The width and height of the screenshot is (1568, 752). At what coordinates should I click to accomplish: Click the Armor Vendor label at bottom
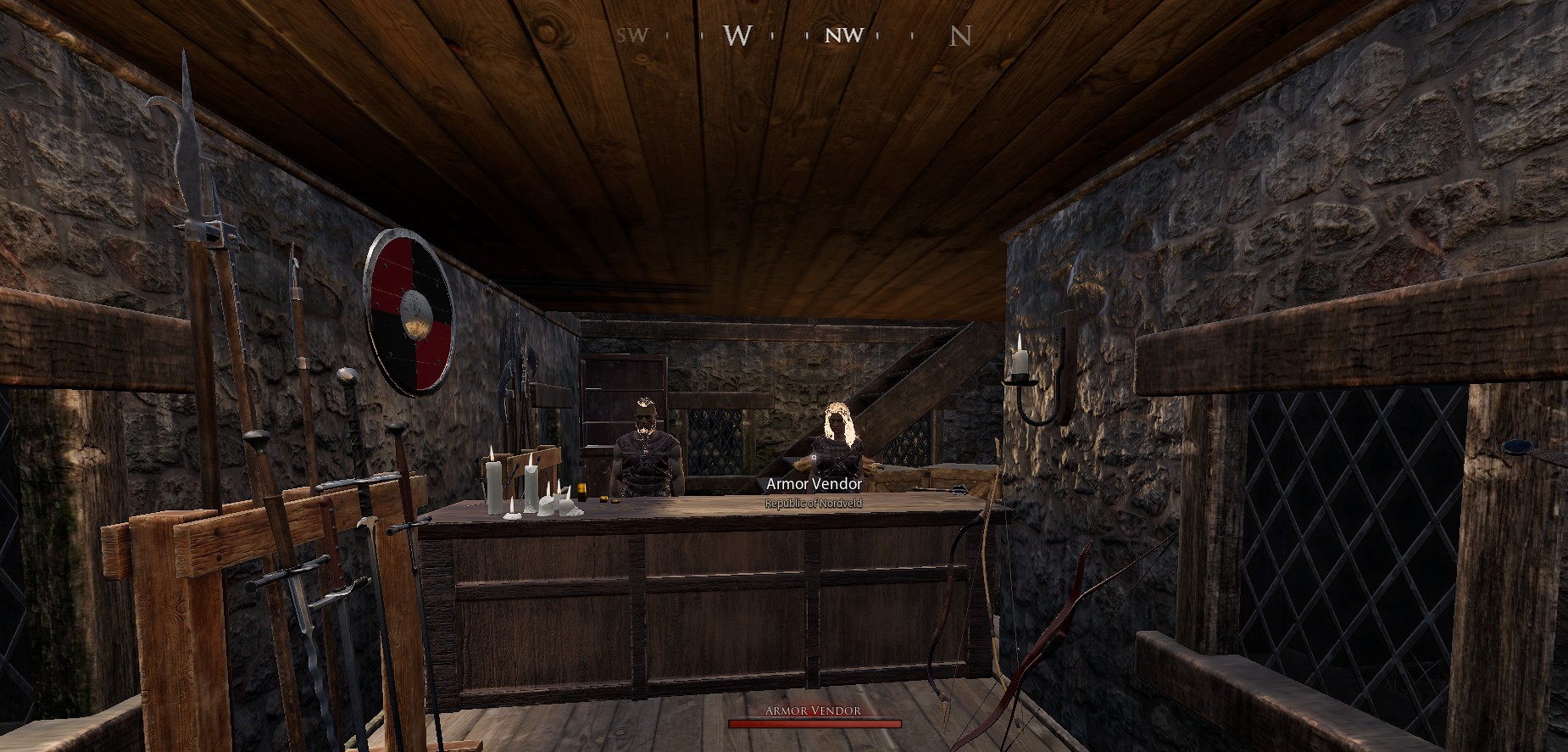pyautogui.click(x=812, y=712)
